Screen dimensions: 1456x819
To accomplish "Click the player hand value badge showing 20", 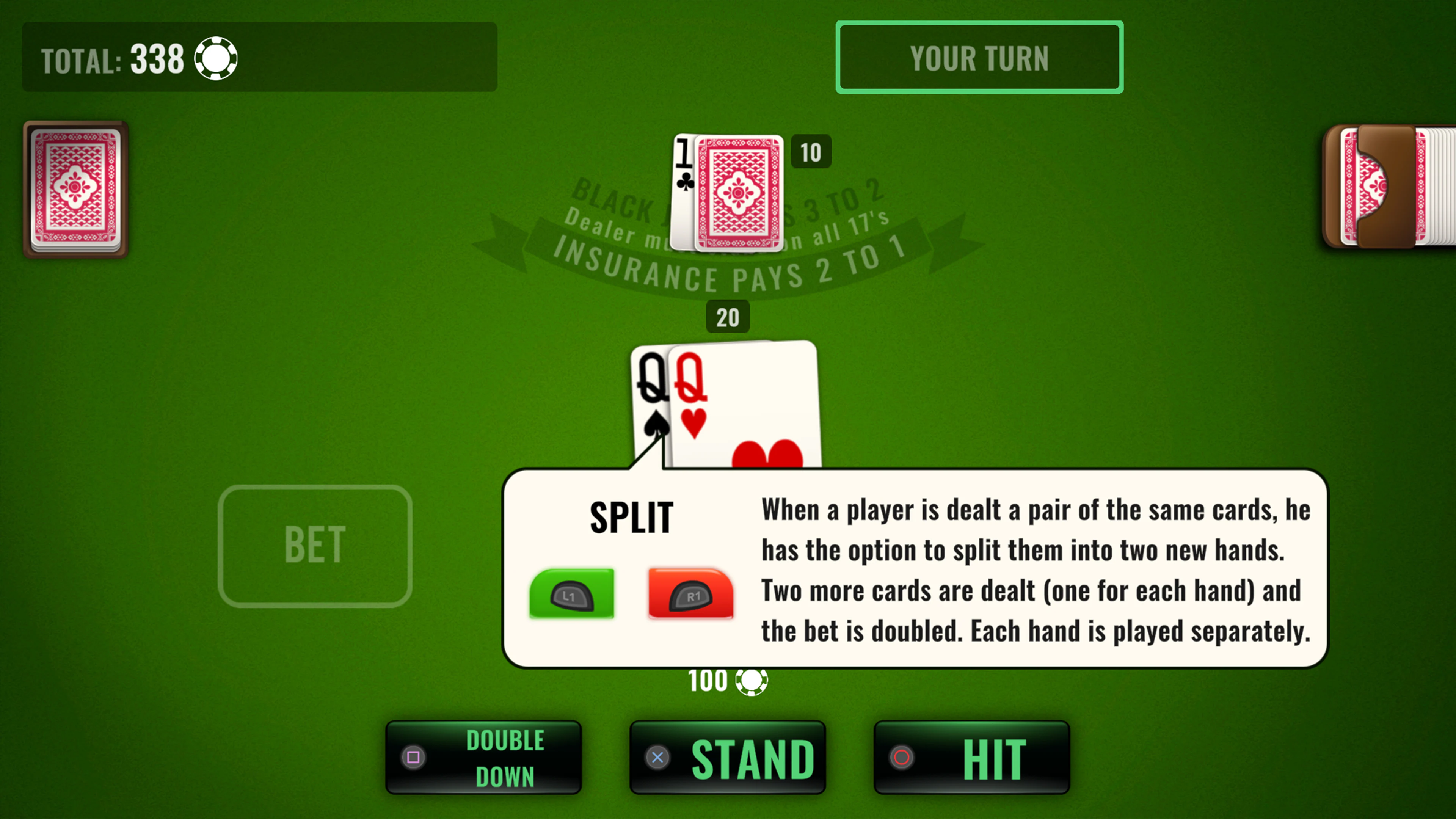I will (728, 317).
